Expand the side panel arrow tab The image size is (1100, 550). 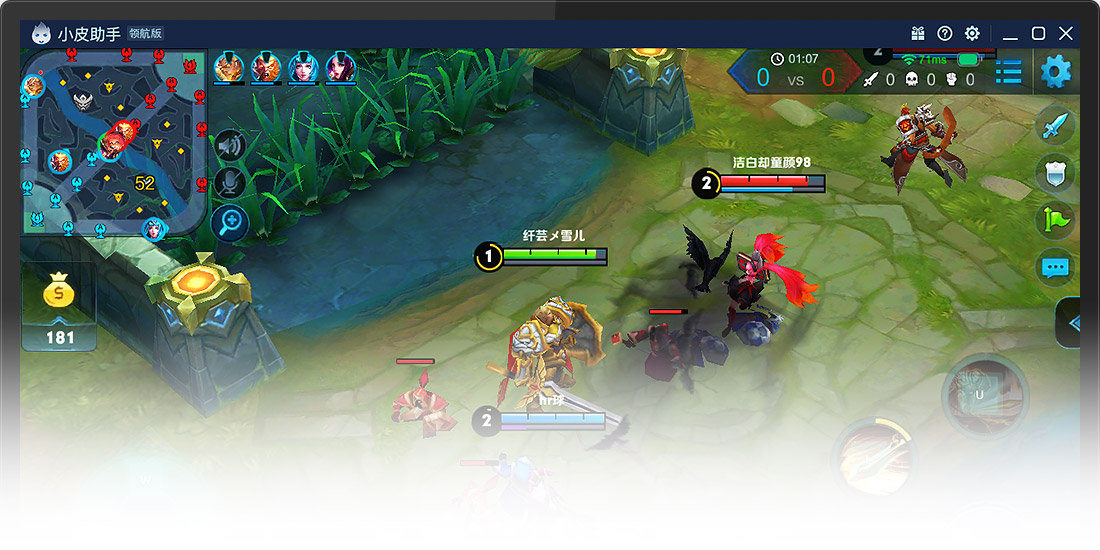1070,323
